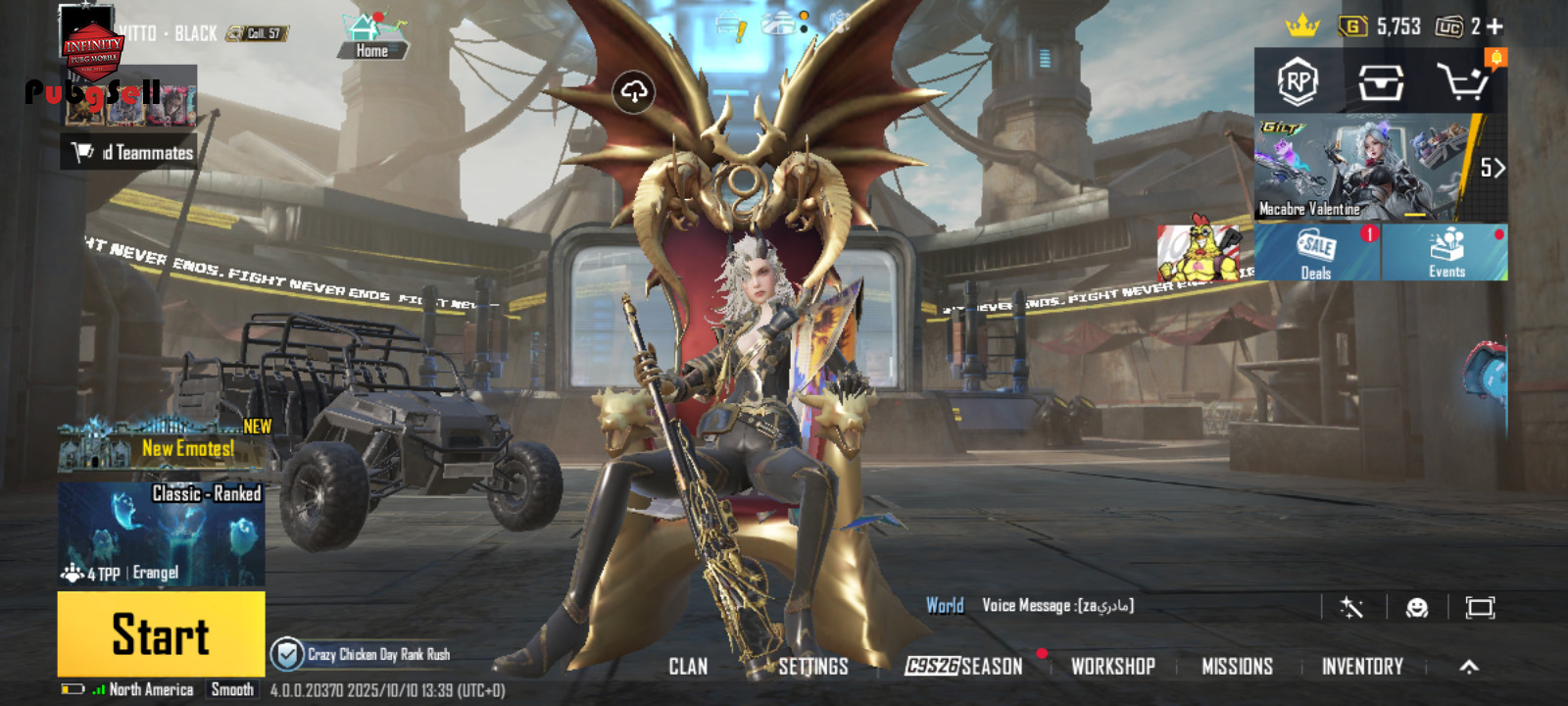Viewport: 1568px width, 706px height.
Task: Open the Missions menu
Action: (x=1237, y=667)
